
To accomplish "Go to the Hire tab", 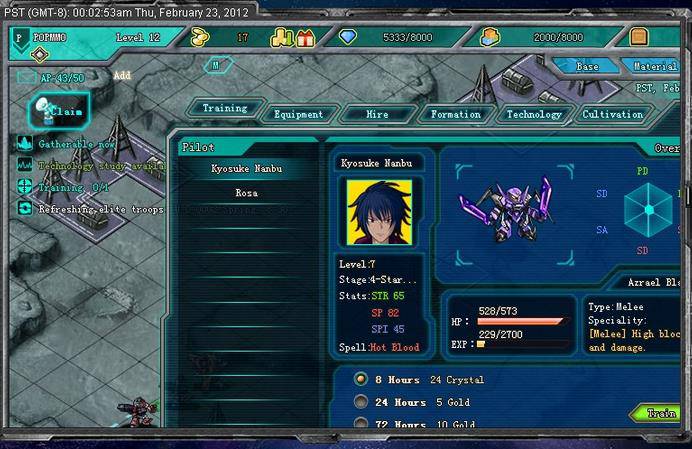I will pos(377,115).
